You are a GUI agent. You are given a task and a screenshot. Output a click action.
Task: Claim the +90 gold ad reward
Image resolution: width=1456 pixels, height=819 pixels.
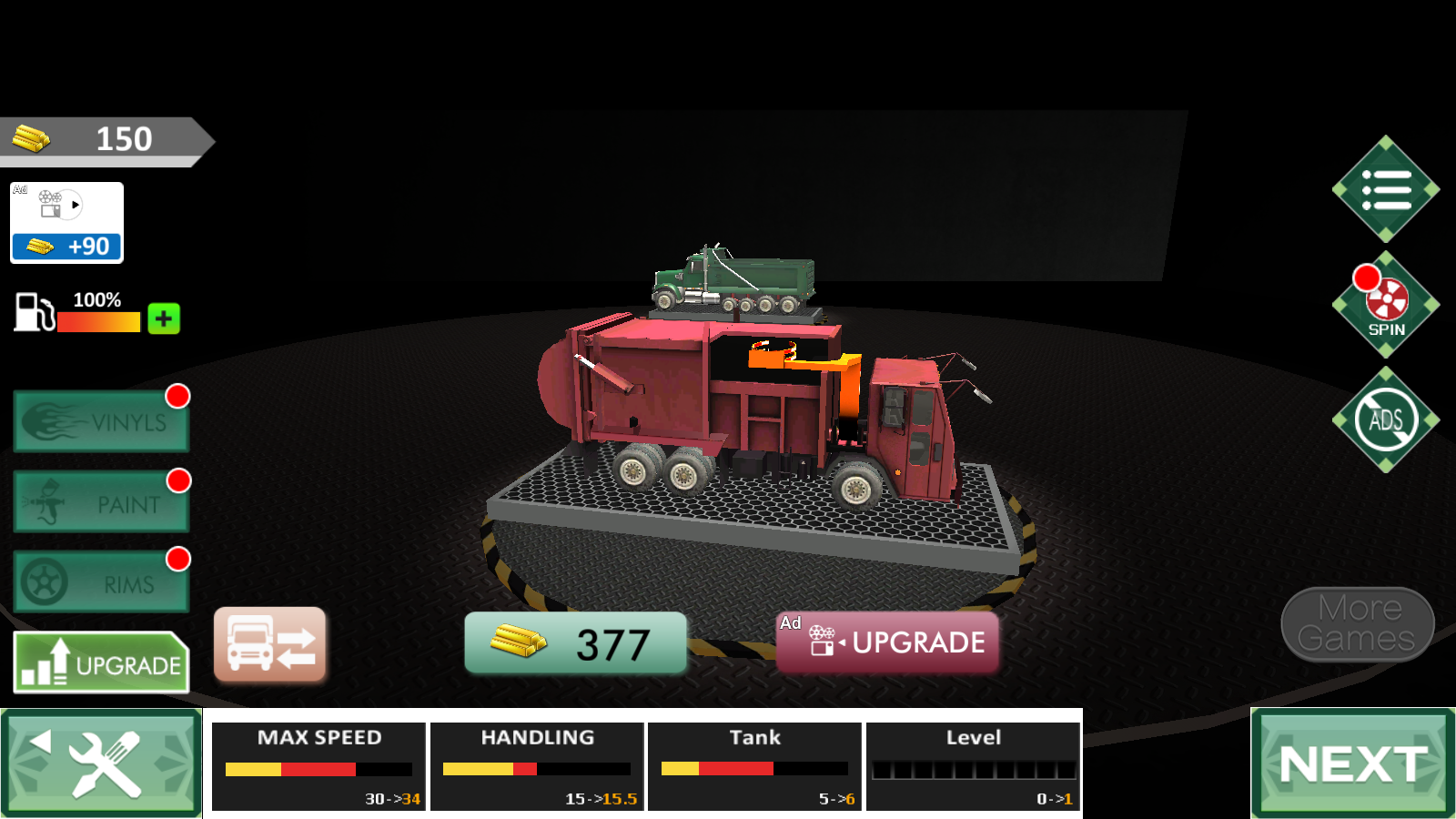pos(66,246)
